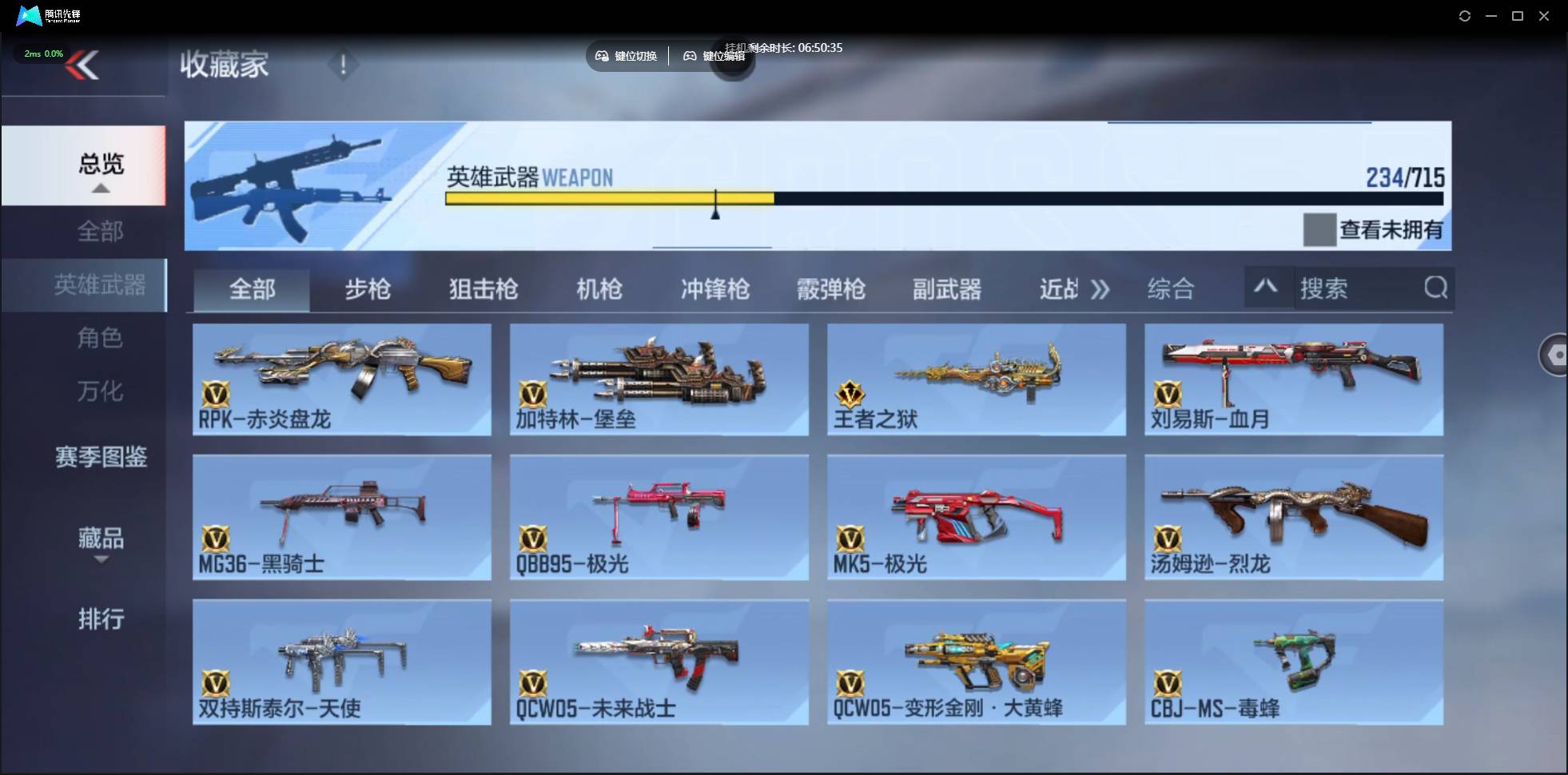
Task: Open the 键位切换 gamepad icon
Action: coord(601,56)
